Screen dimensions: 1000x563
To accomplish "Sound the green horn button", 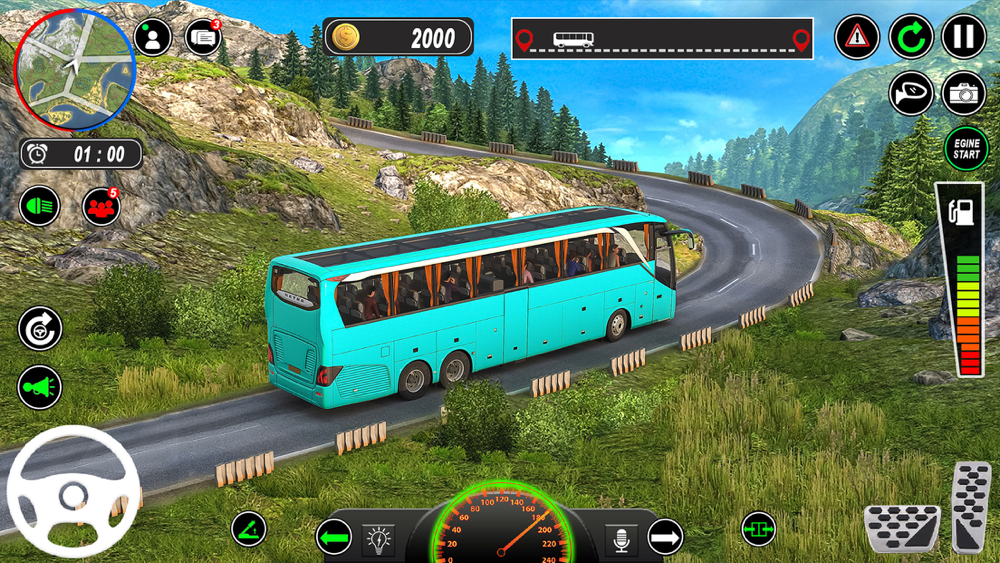I will pyautogui.click(x=40, y=388).
